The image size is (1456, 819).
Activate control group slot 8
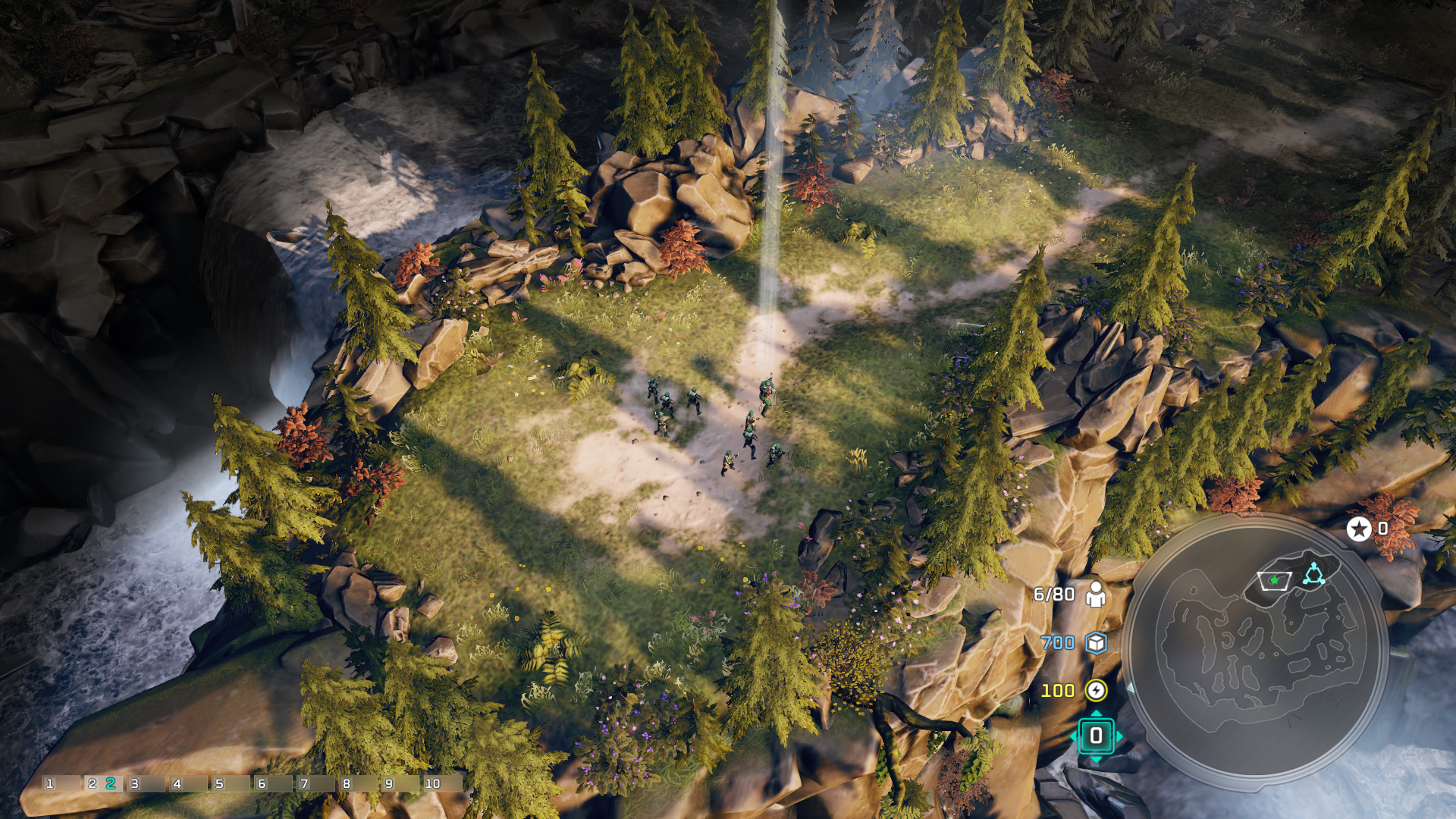coord(357,783)
